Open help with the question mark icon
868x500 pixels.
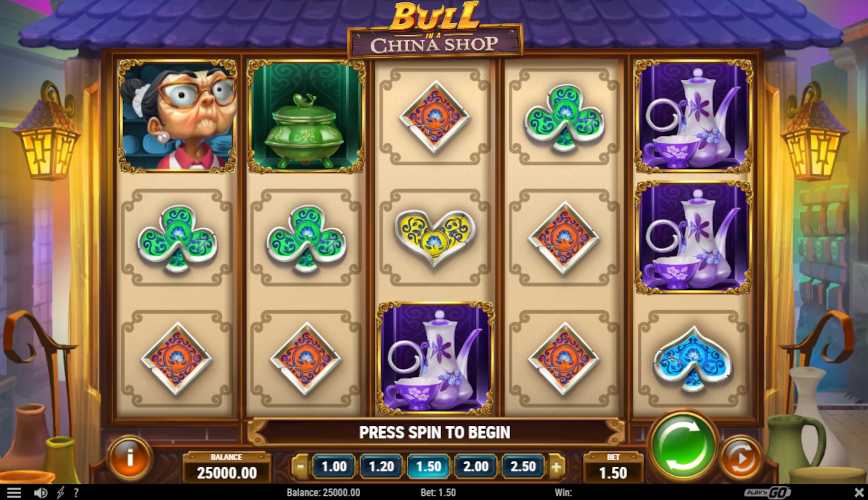pyautogui.click(x=75, y=493)
